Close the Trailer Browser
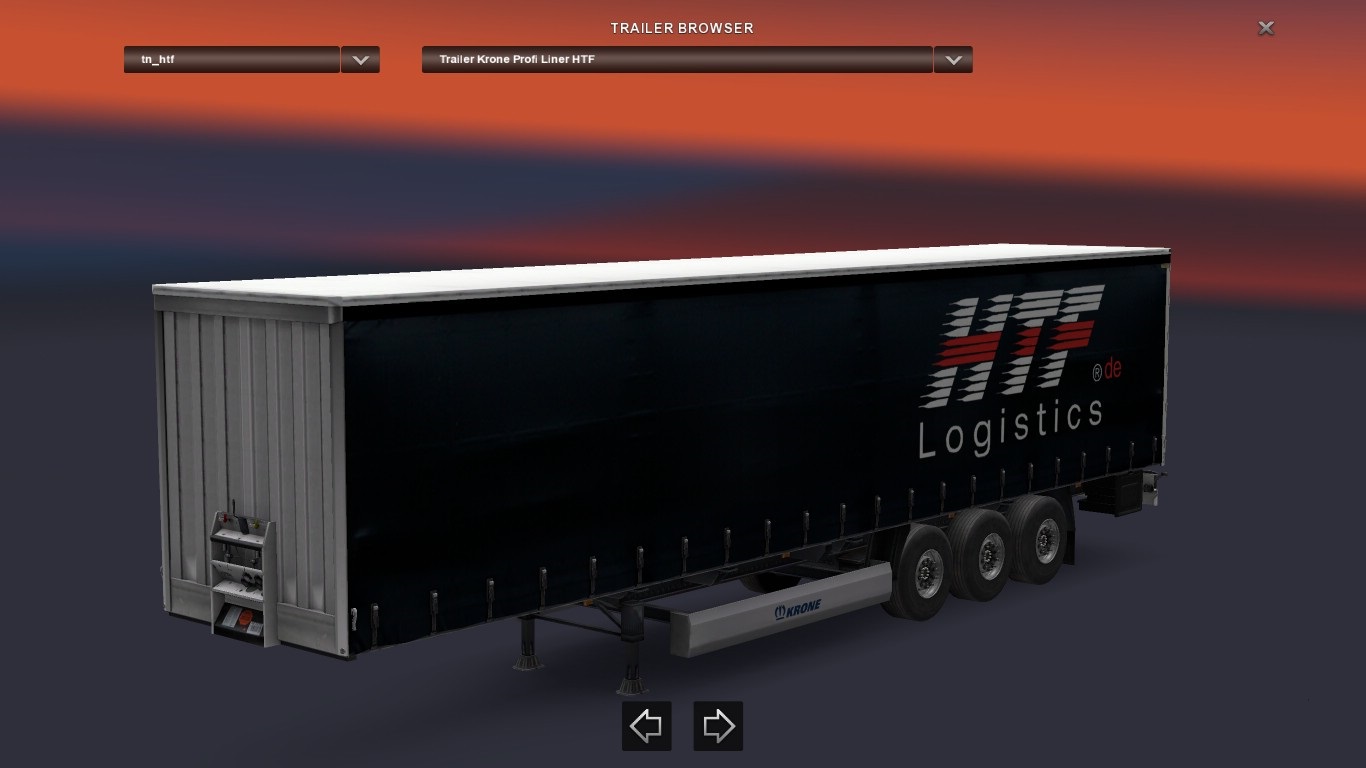1366x768 pixels. point(1266,28)
